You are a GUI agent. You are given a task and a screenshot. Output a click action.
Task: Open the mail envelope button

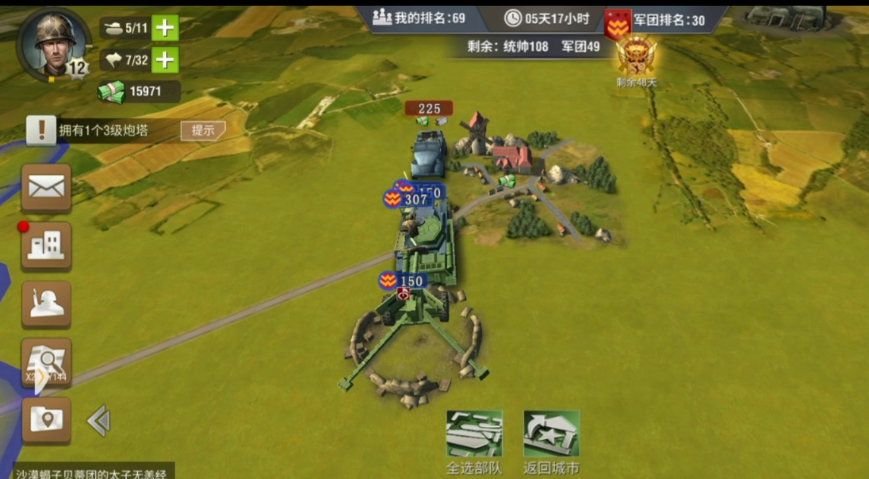pyautogui.click(x=46, y=187)
